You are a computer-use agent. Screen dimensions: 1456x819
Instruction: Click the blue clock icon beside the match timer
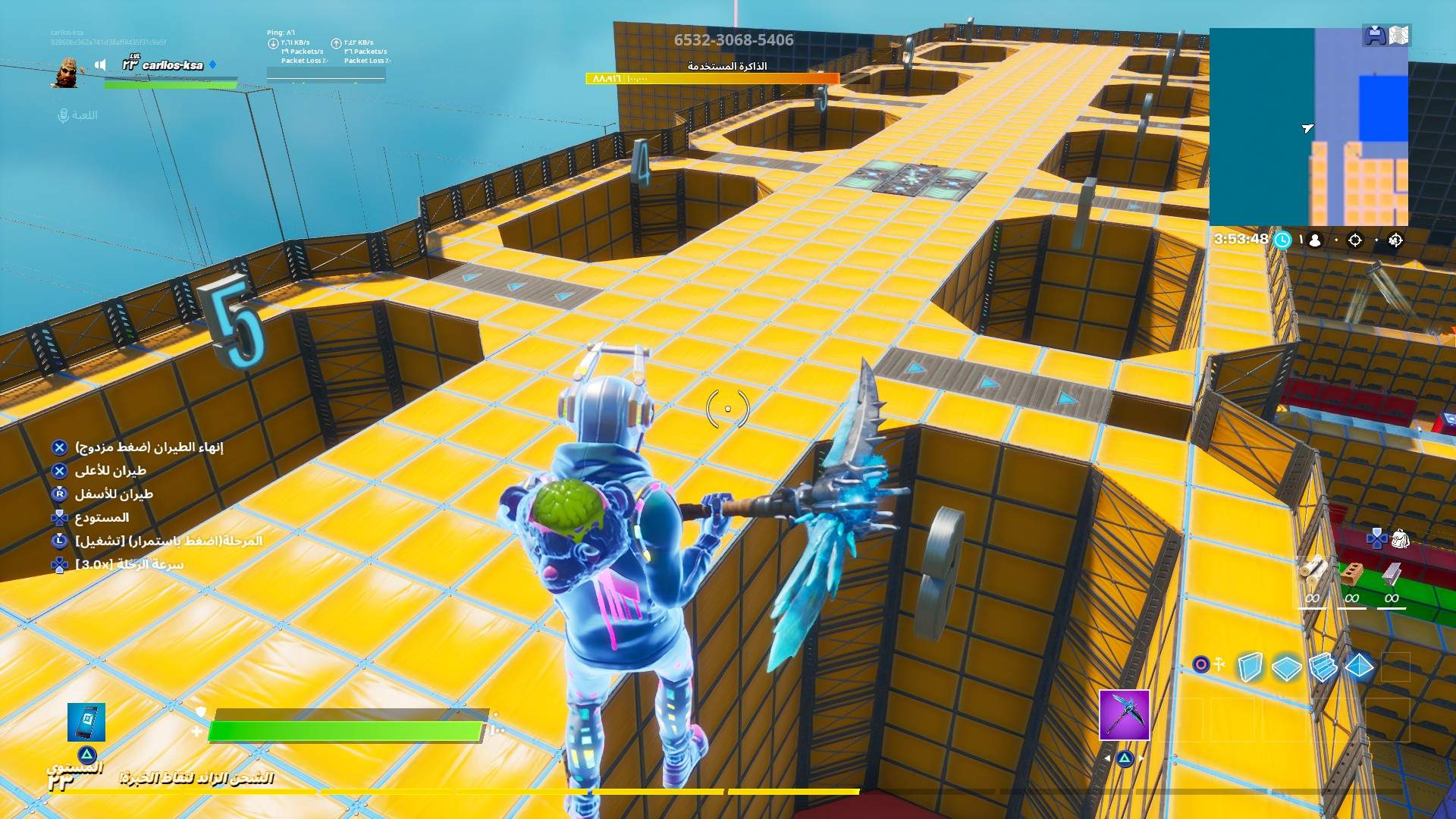tap(1282, 241)
